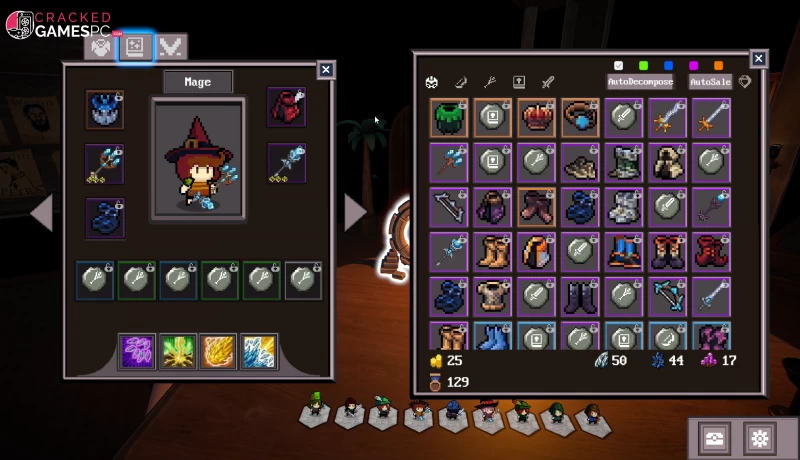Activate the orange flame skill icon
Screen dimensions: 800x460
(x=218, y=352)
